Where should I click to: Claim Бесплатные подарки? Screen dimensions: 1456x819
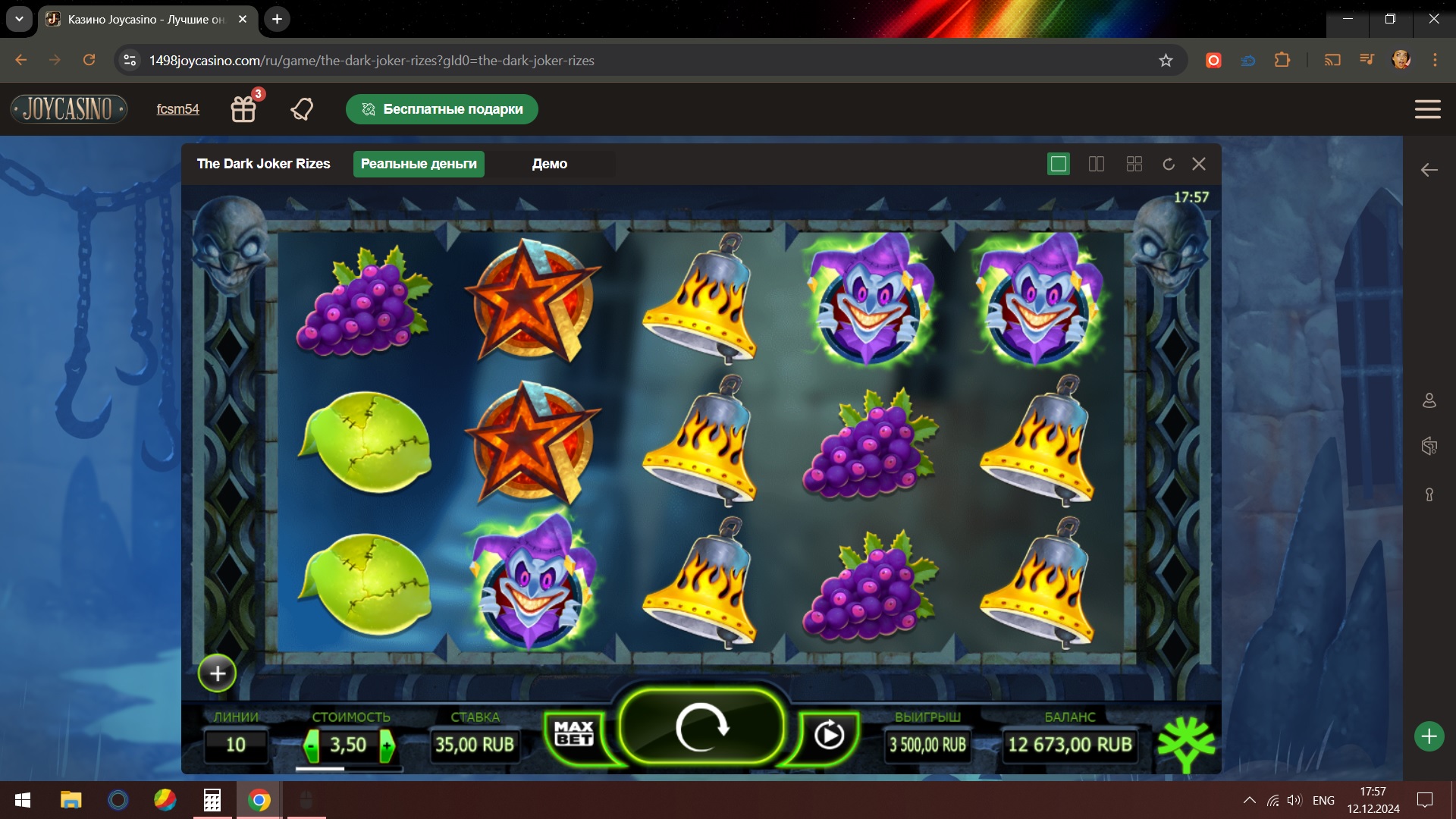(x=442, y=109)
